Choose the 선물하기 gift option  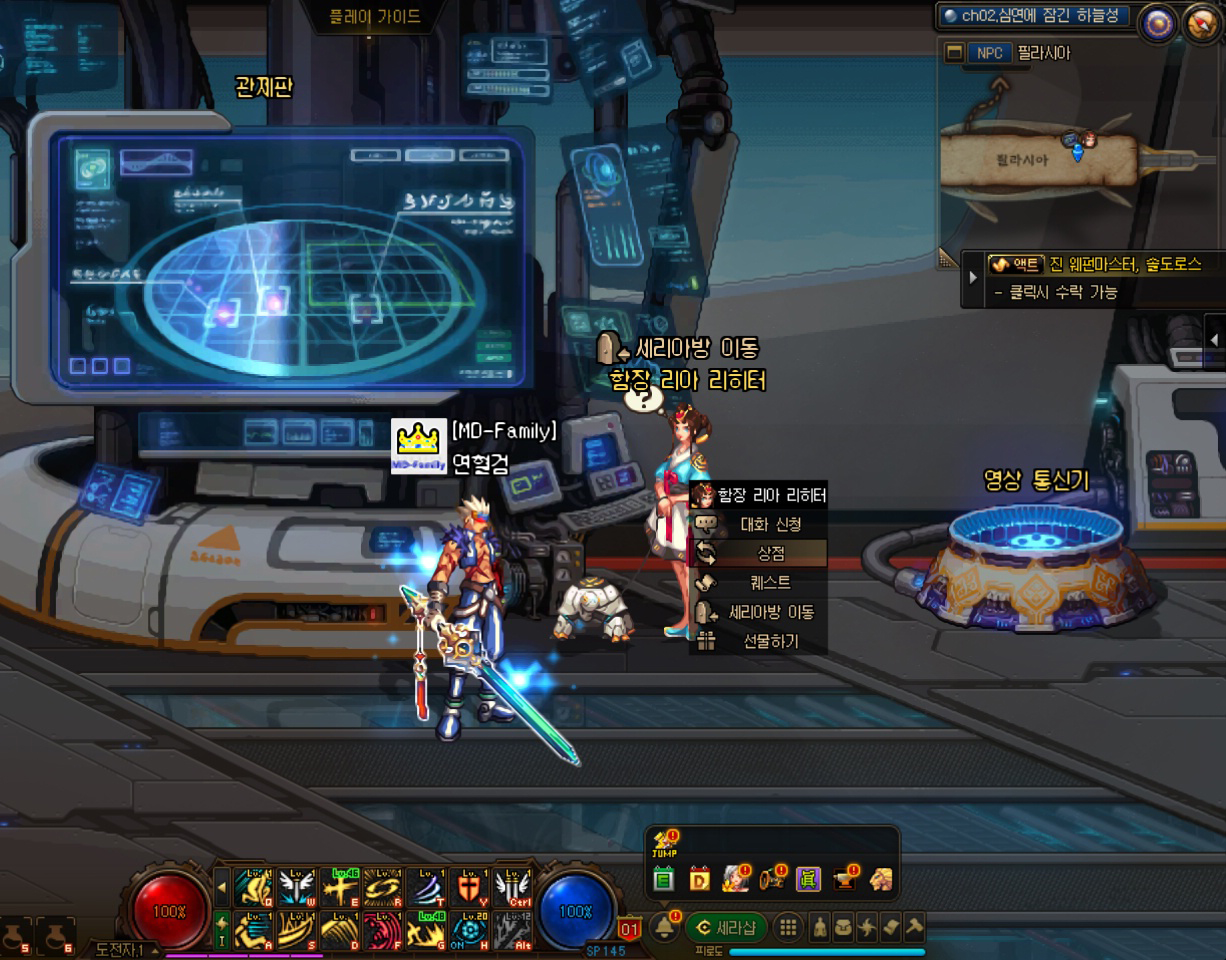point(770,641)
